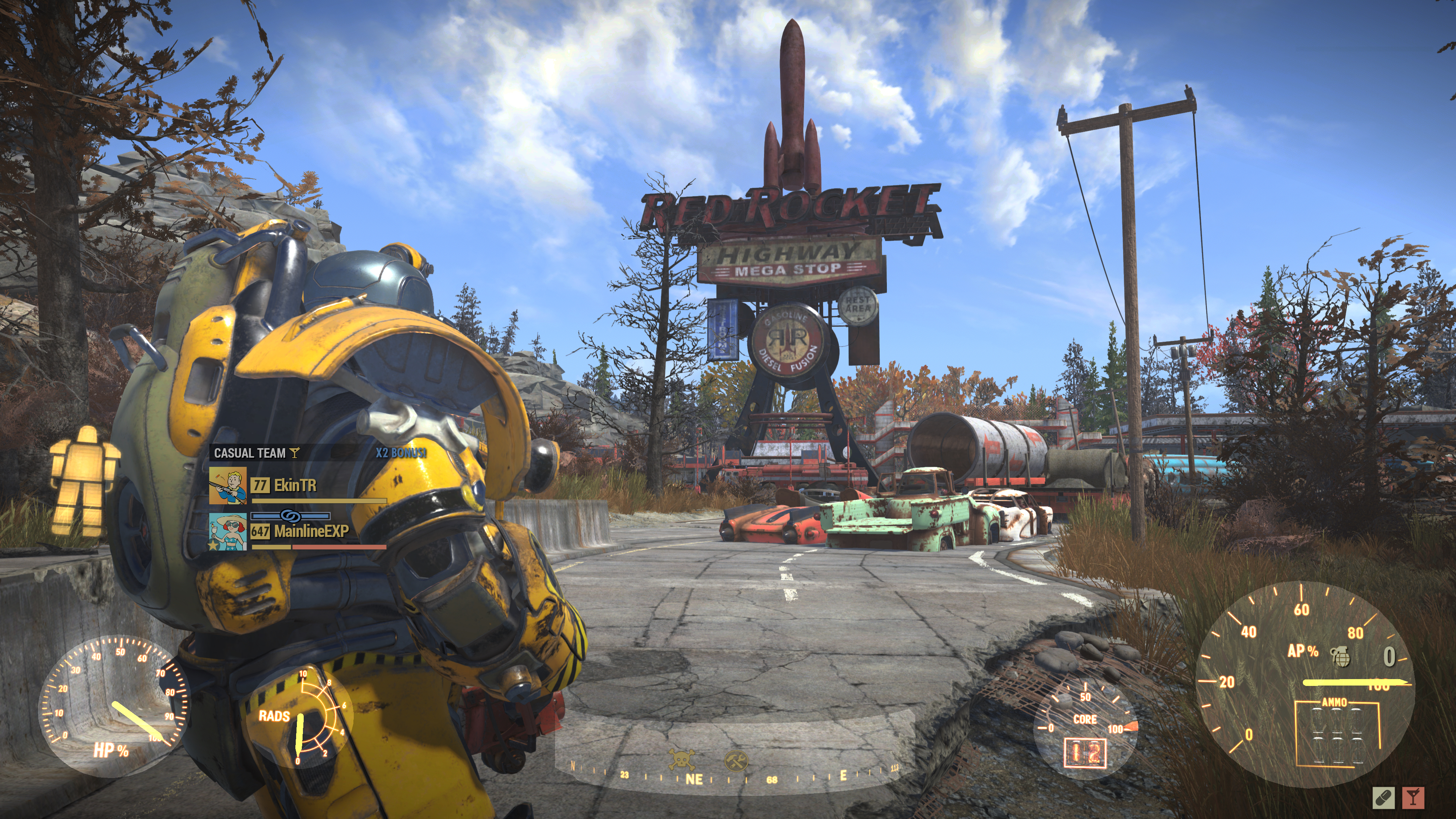The image size is (1456, 819).
Task: Click EkinTR's Vault Boy portrait
Action: (x=228, y=485)
